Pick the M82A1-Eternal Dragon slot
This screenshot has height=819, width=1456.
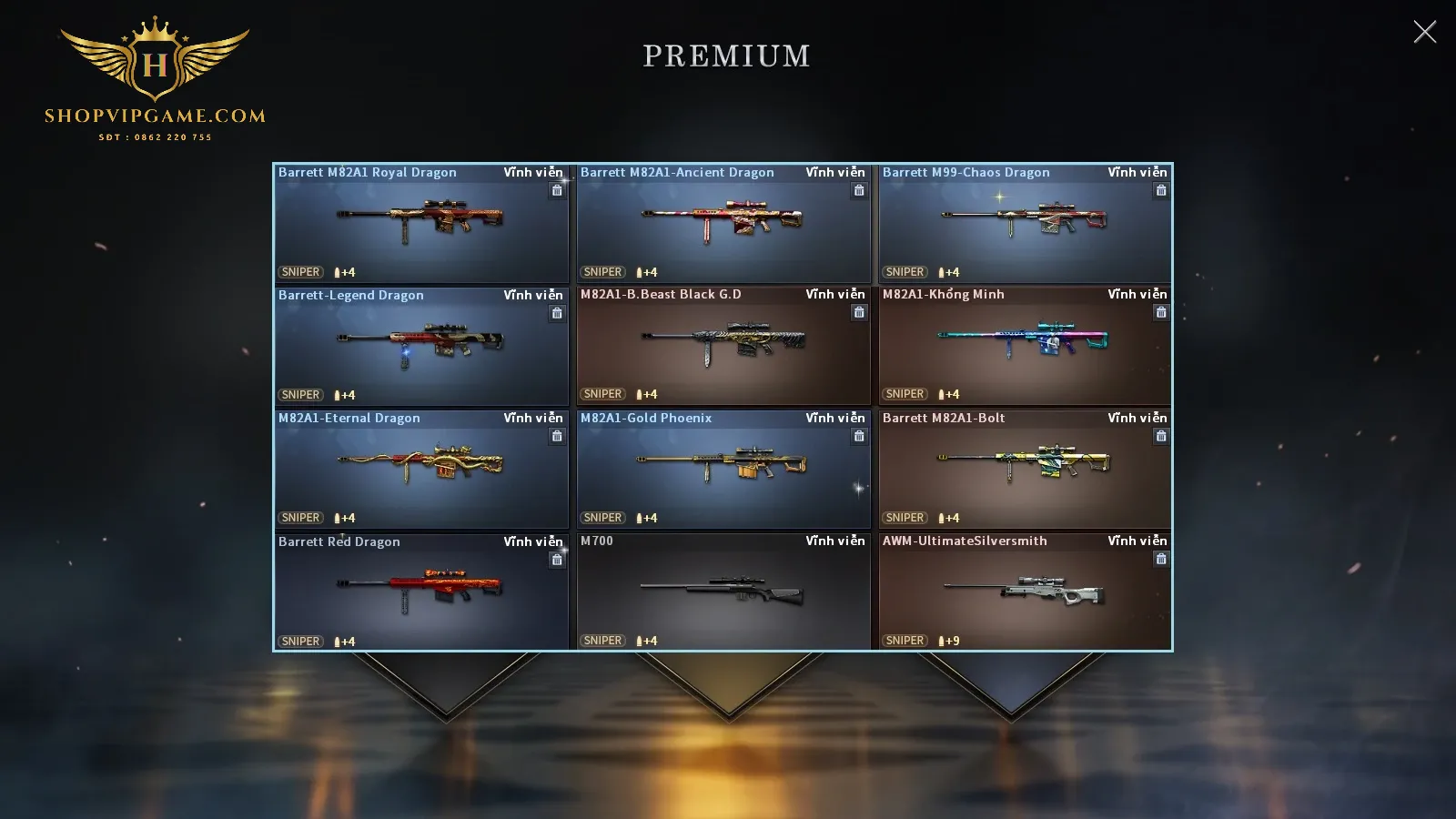pos(420,470)
